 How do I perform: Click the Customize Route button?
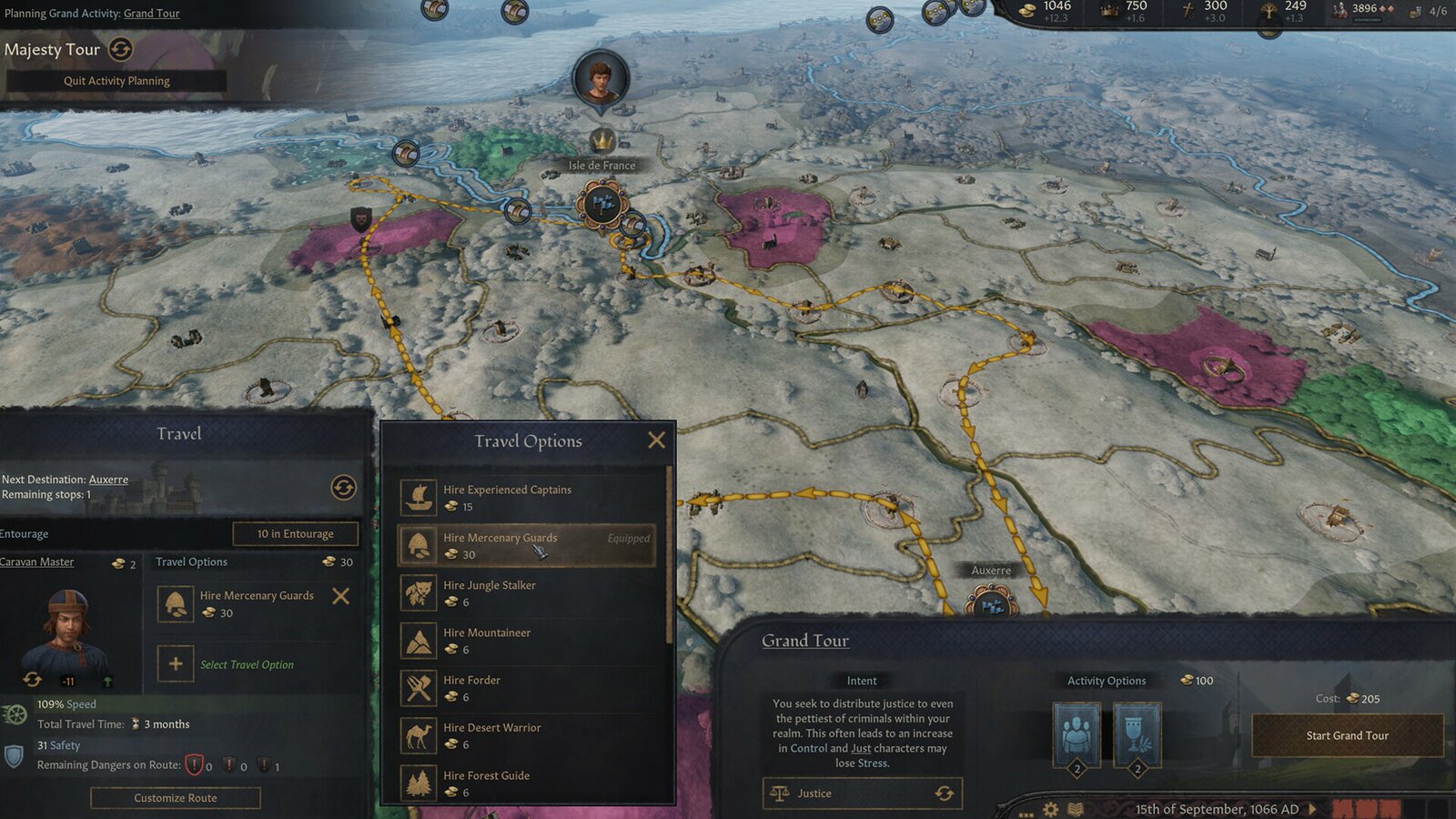(x=175, y=798)
